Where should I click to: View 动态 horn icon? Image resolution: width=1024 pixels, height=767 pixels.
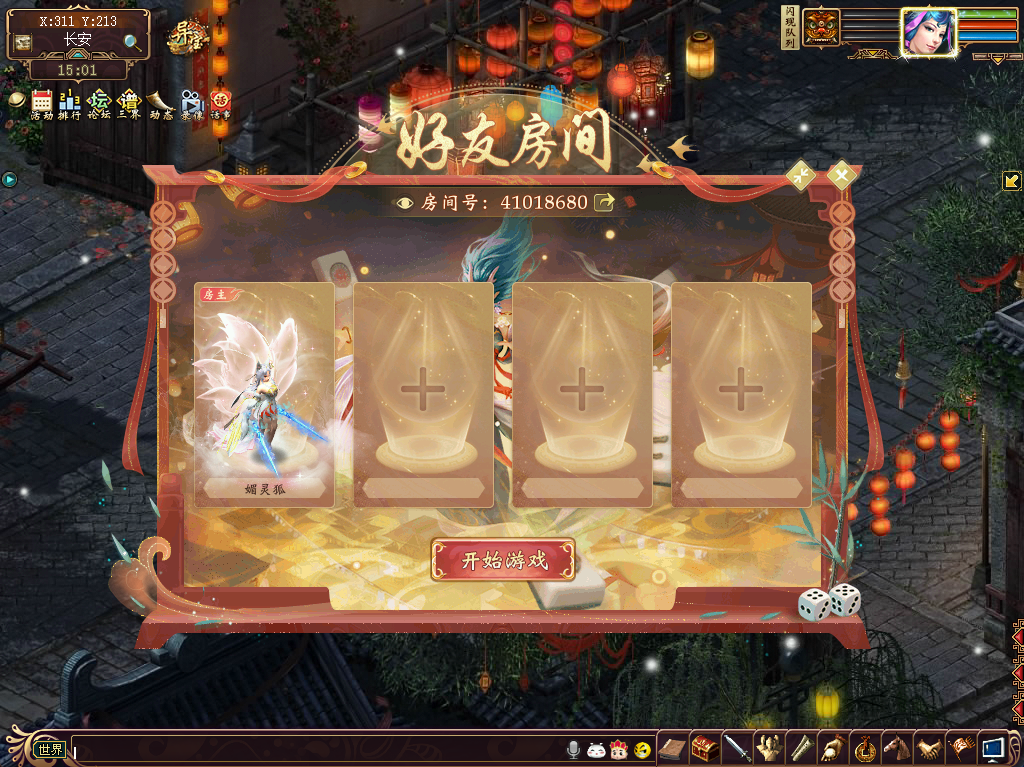tap(160, 101)
